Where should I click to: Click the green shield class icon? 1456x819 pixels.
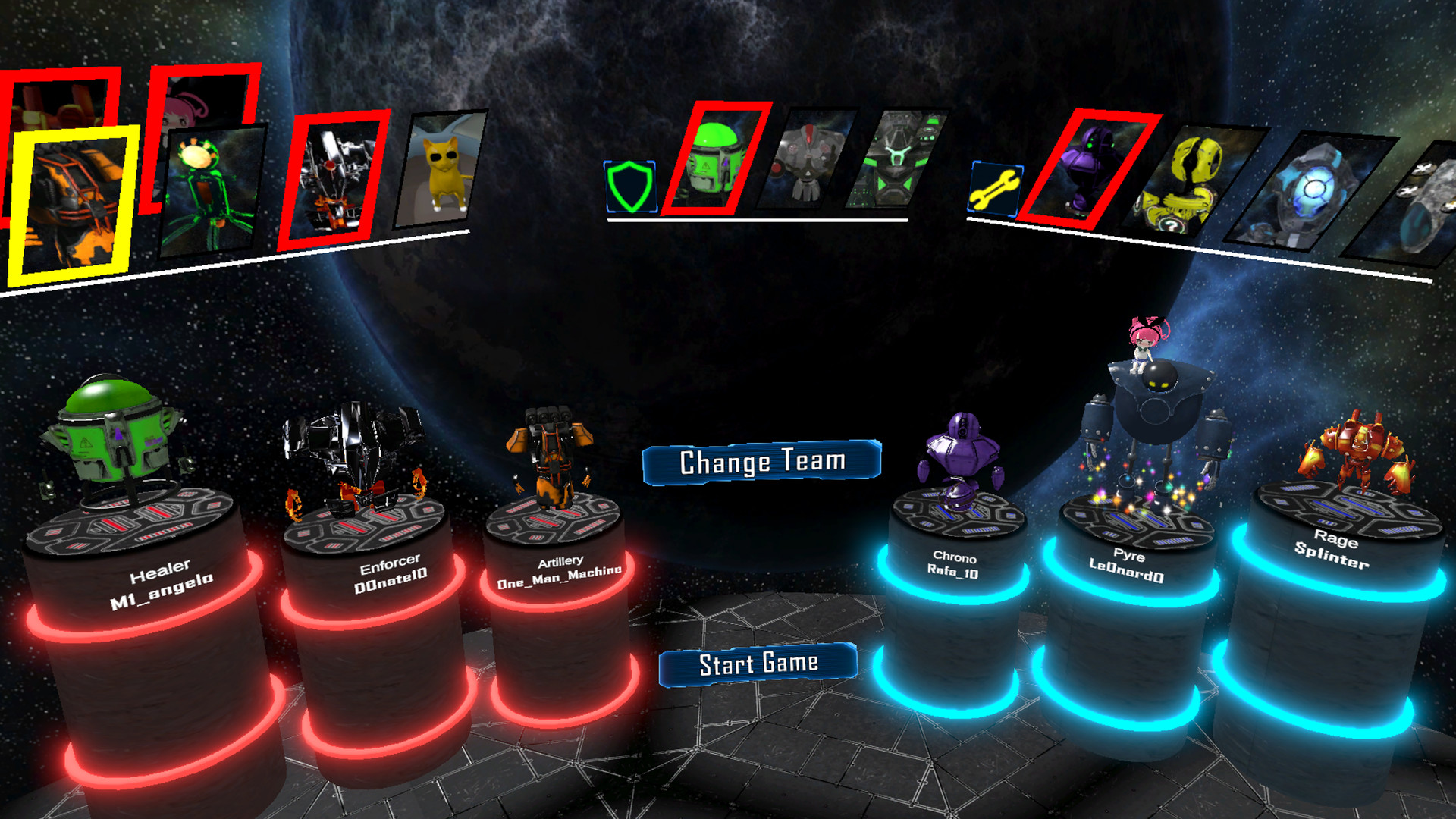[629, 187]
